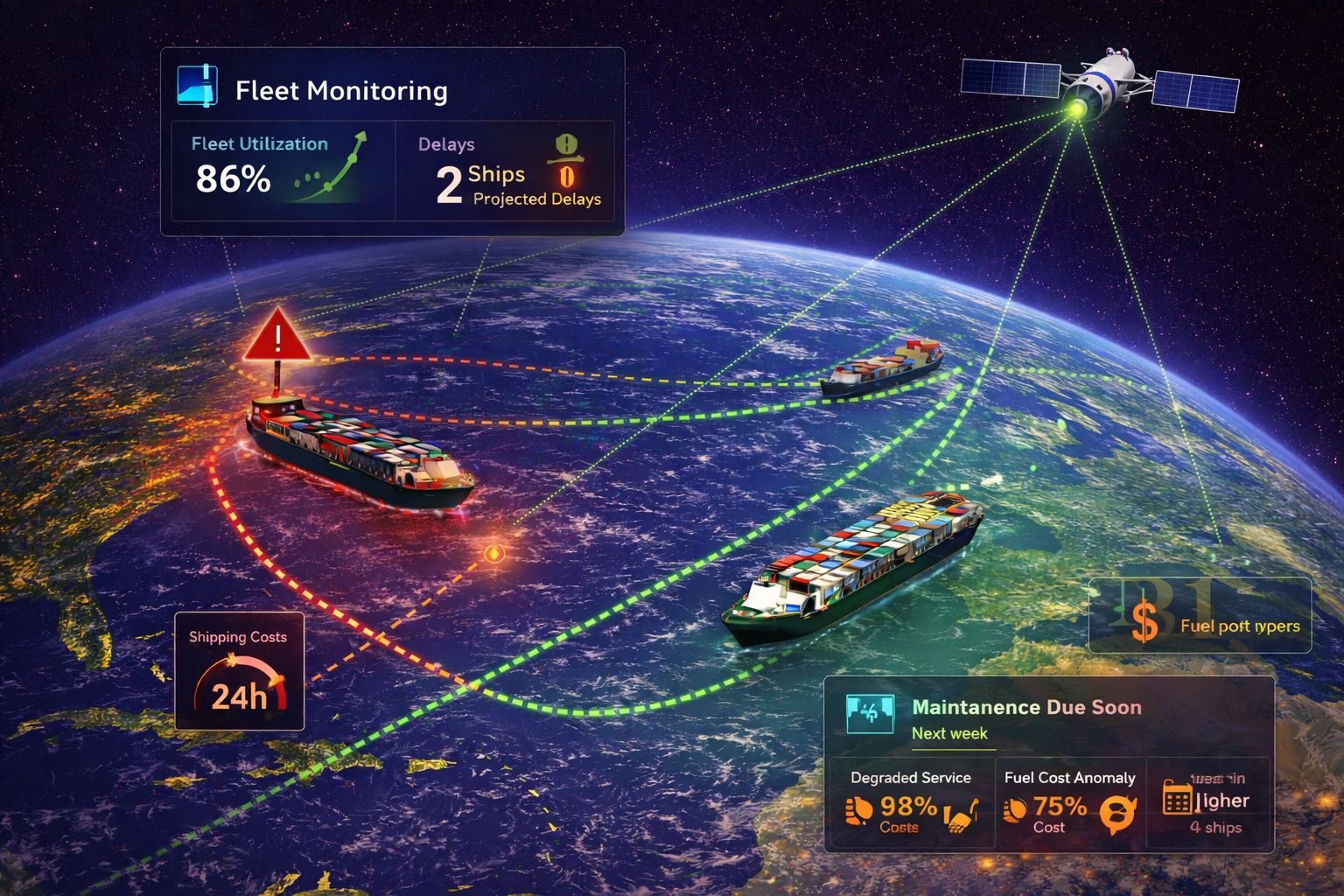Show the Next week maintenance schedule
Viewport: 1344px width, 896px height.
(x=949, y=733)
